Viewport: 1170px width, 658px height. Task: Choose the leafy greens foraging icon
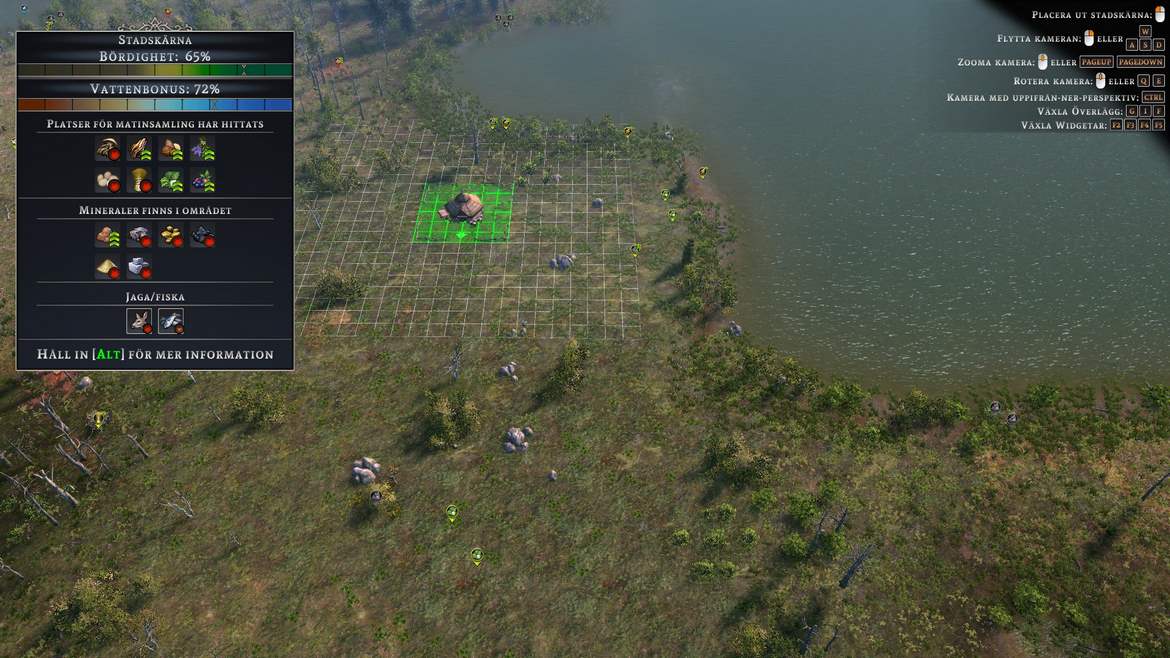click(171, 181)
